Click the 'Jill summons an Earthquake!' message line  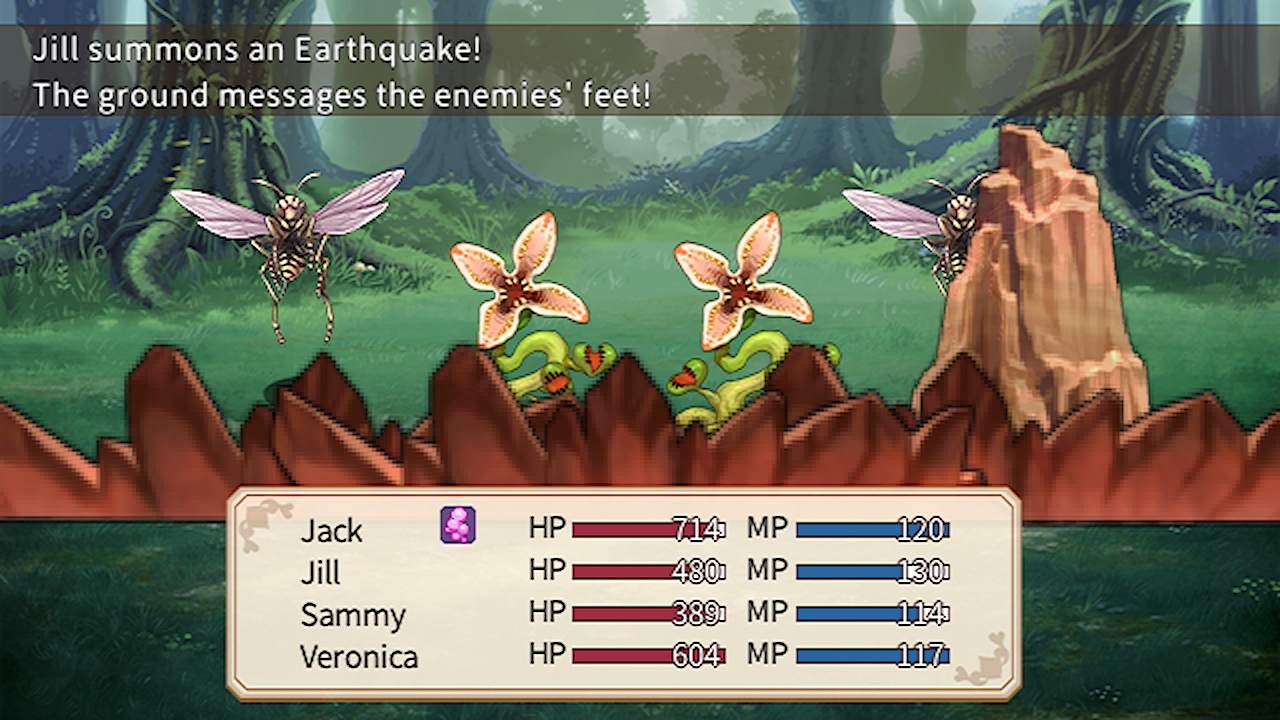tap(257, 48)
